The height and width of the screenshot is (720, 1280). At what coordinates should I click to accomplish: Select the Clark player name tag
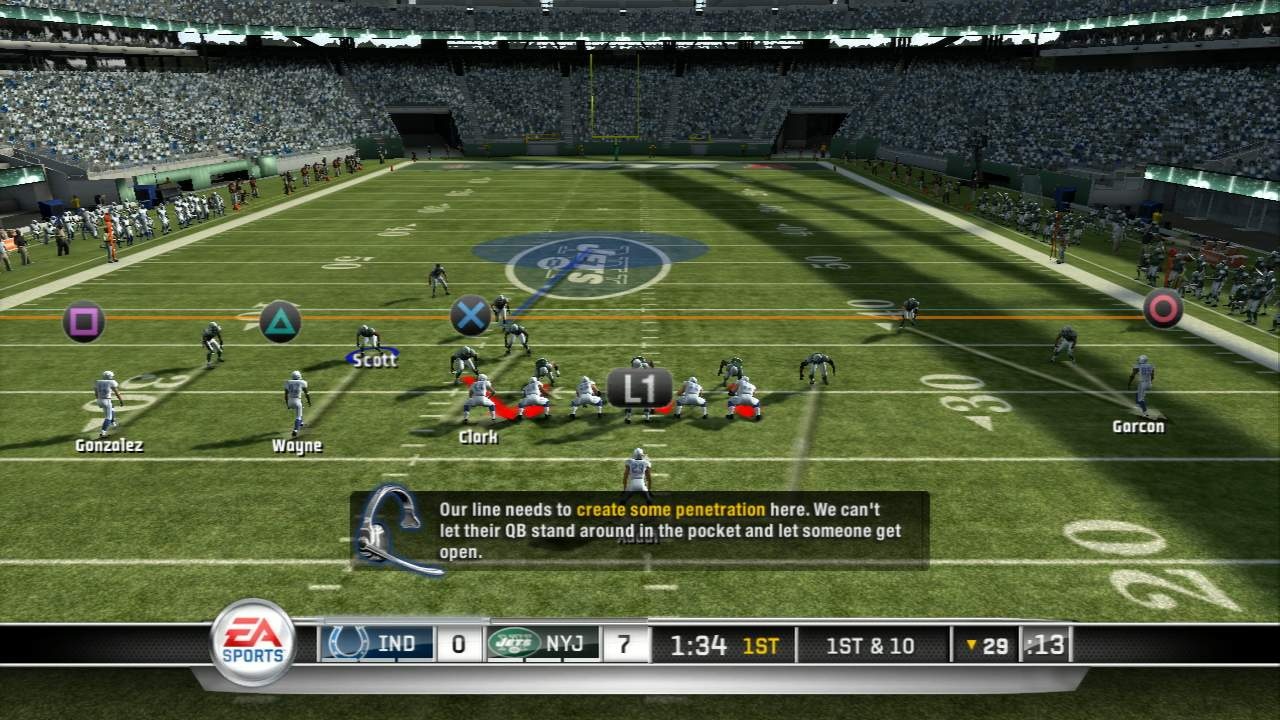tap(478, 437)
